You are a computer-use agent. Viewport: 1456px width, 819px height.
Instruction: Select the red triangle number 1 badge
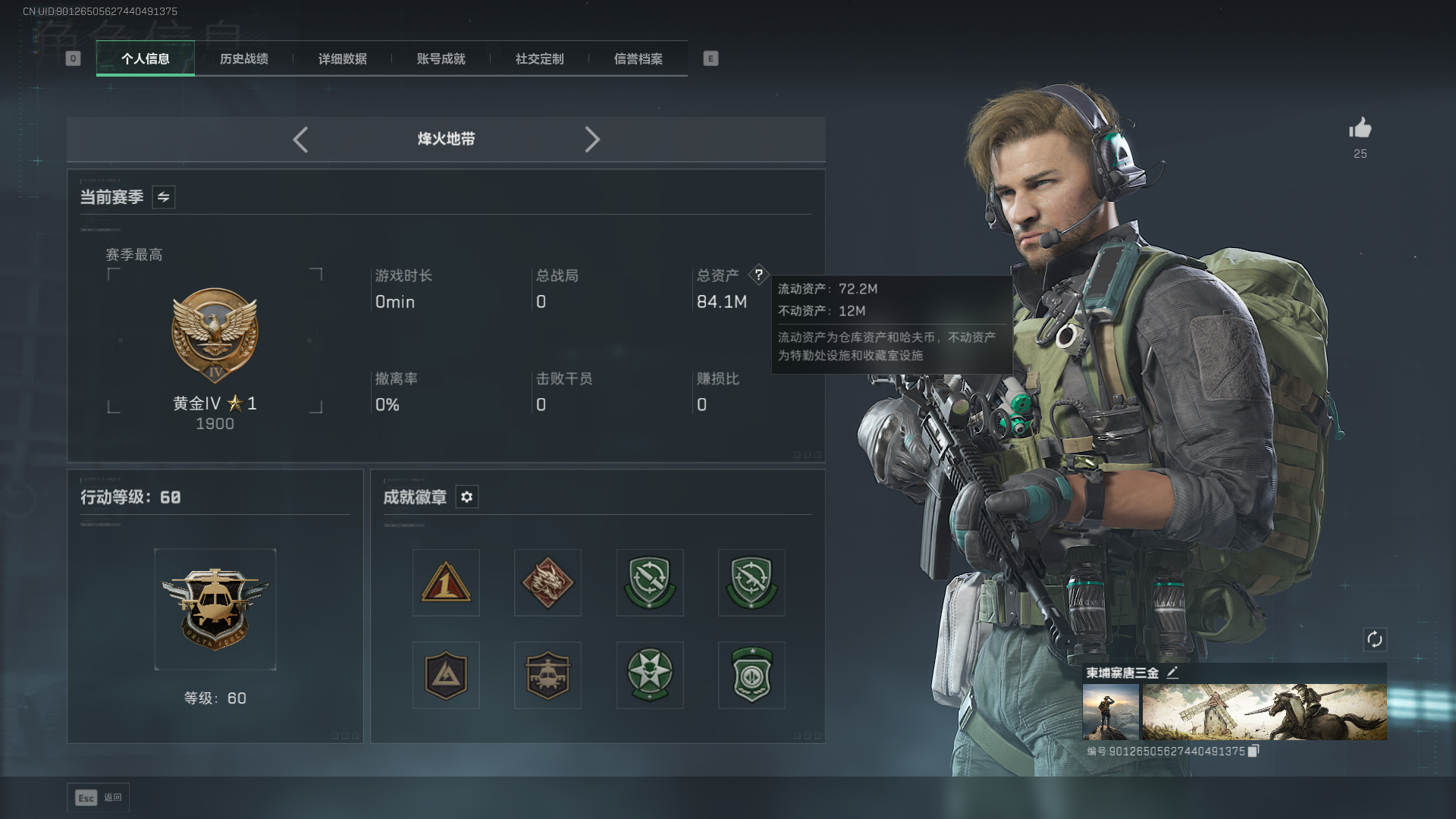coord(446,582)
